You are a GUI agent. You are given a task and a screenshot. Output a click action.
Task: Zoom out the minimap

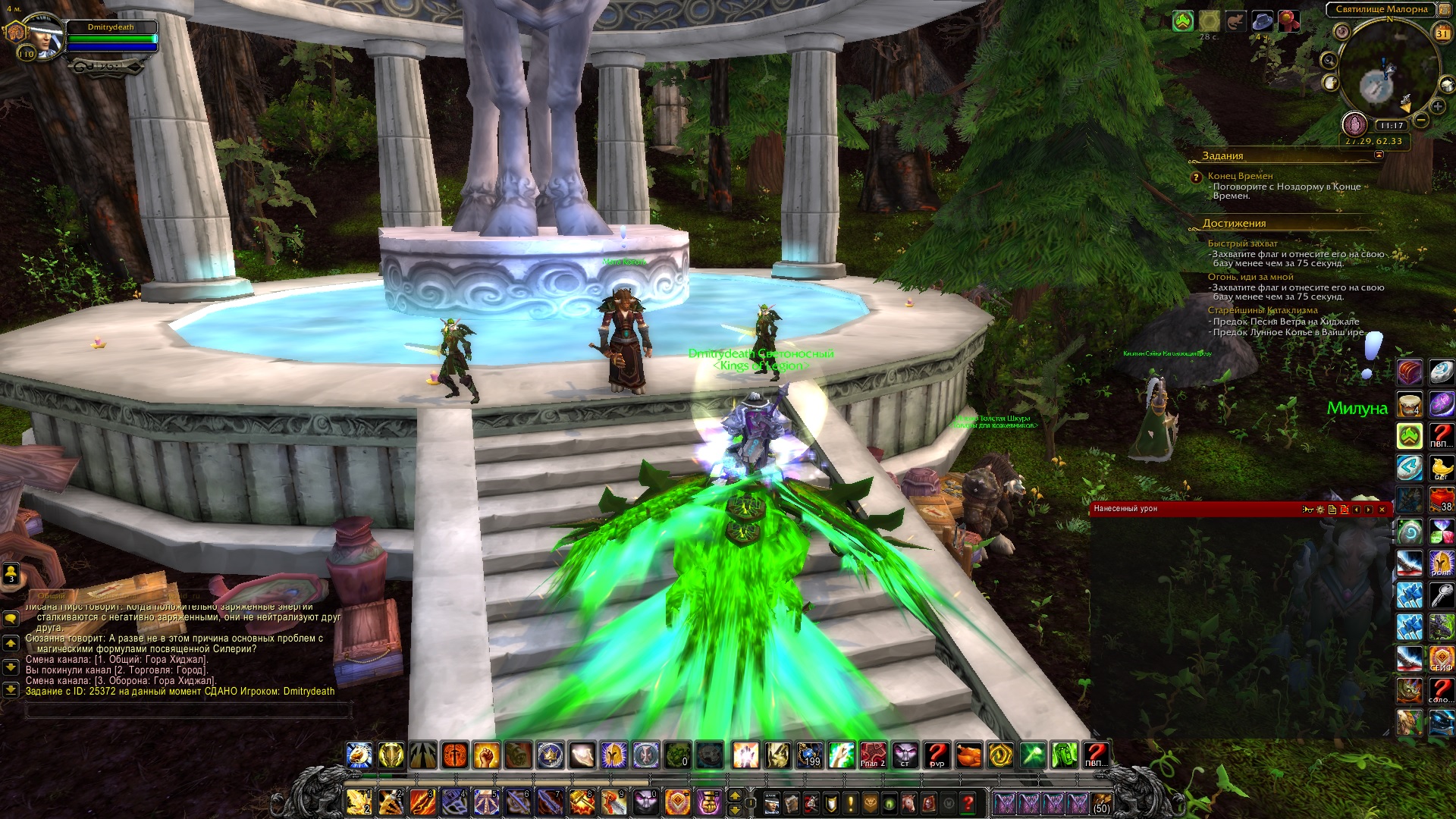1421,120
